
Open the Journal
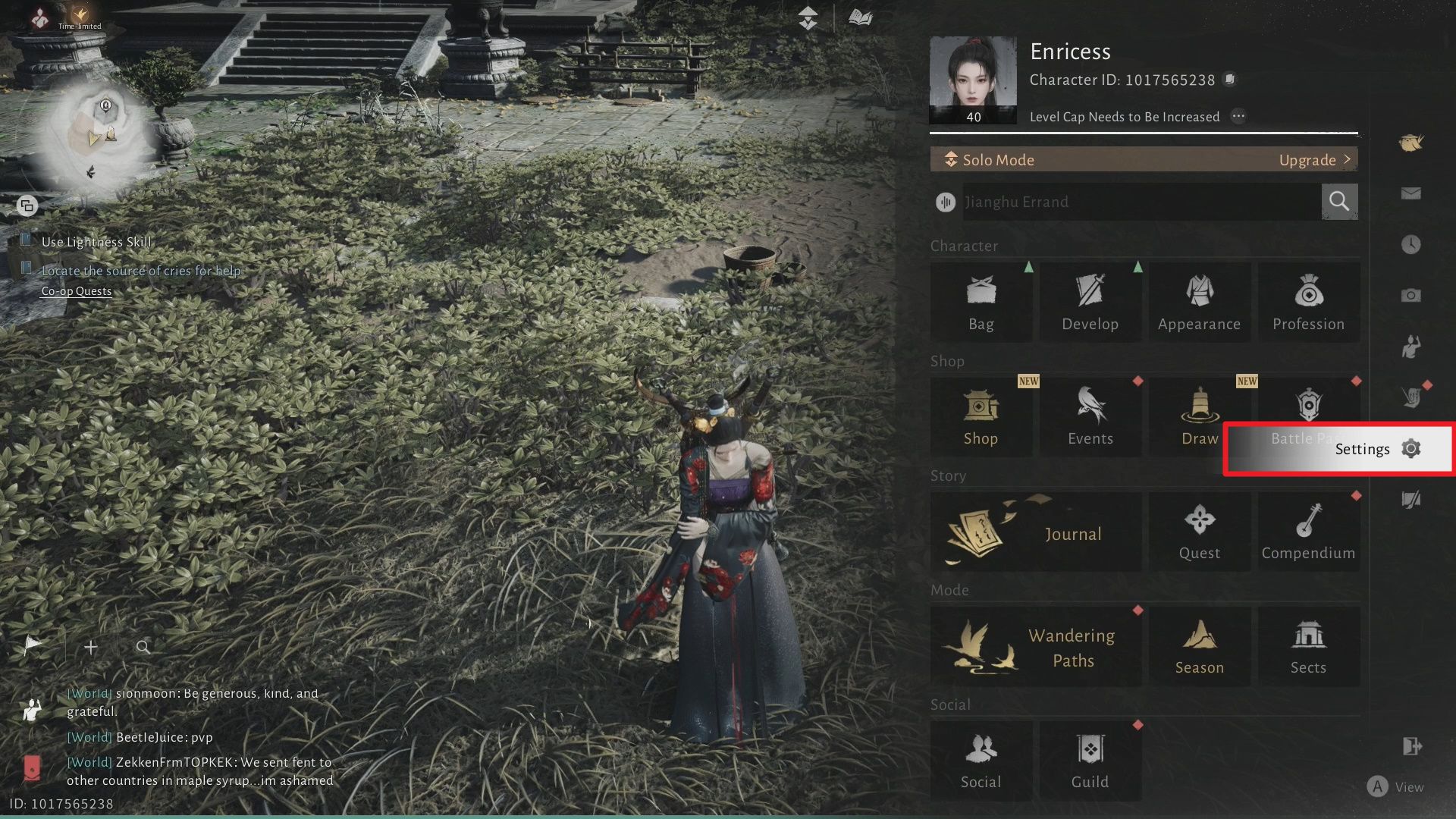tap(1035, 532)
